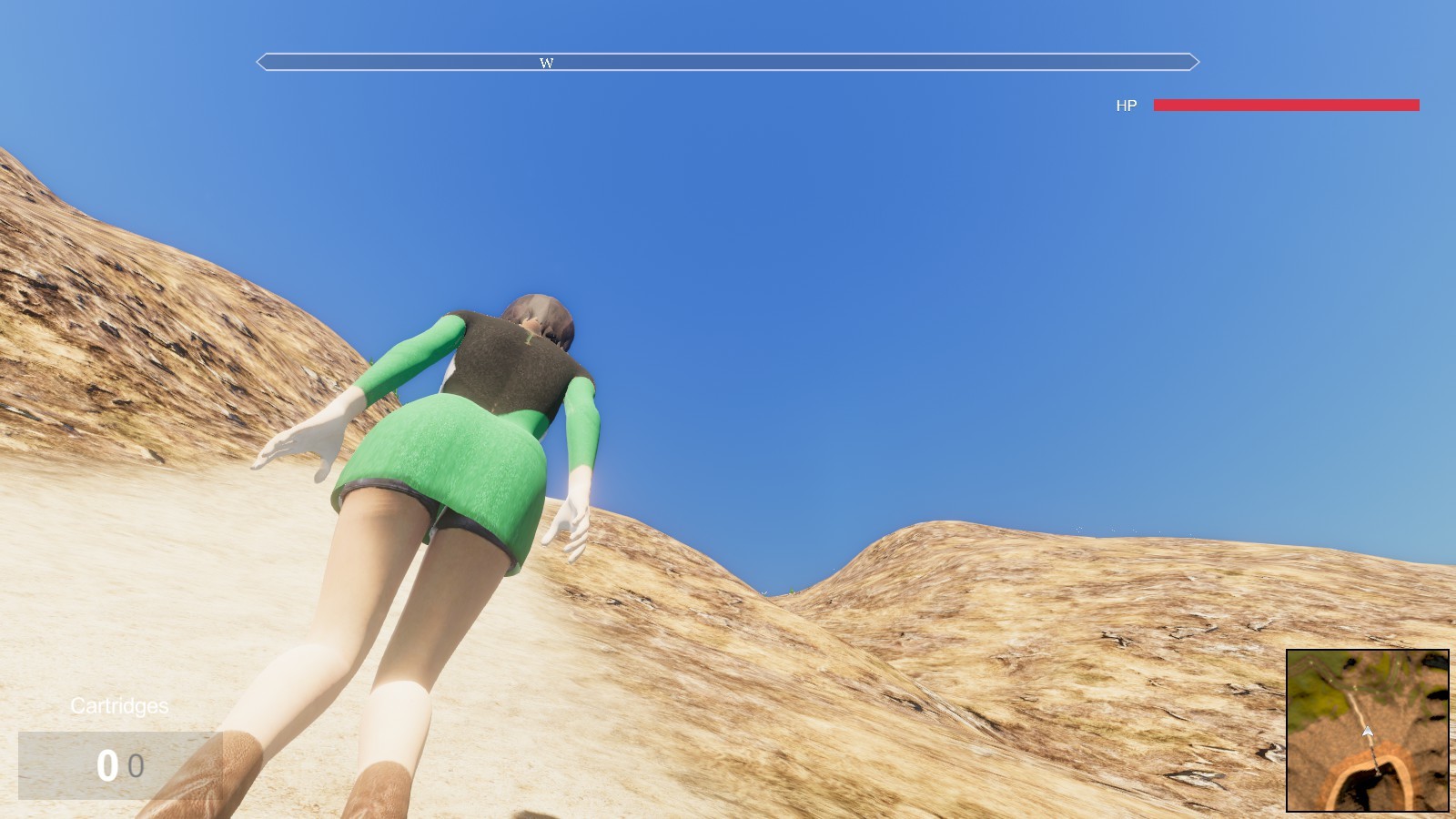1456x819 pixels.
Task: Click the red HP progress bar
Action: (1285, 106)
